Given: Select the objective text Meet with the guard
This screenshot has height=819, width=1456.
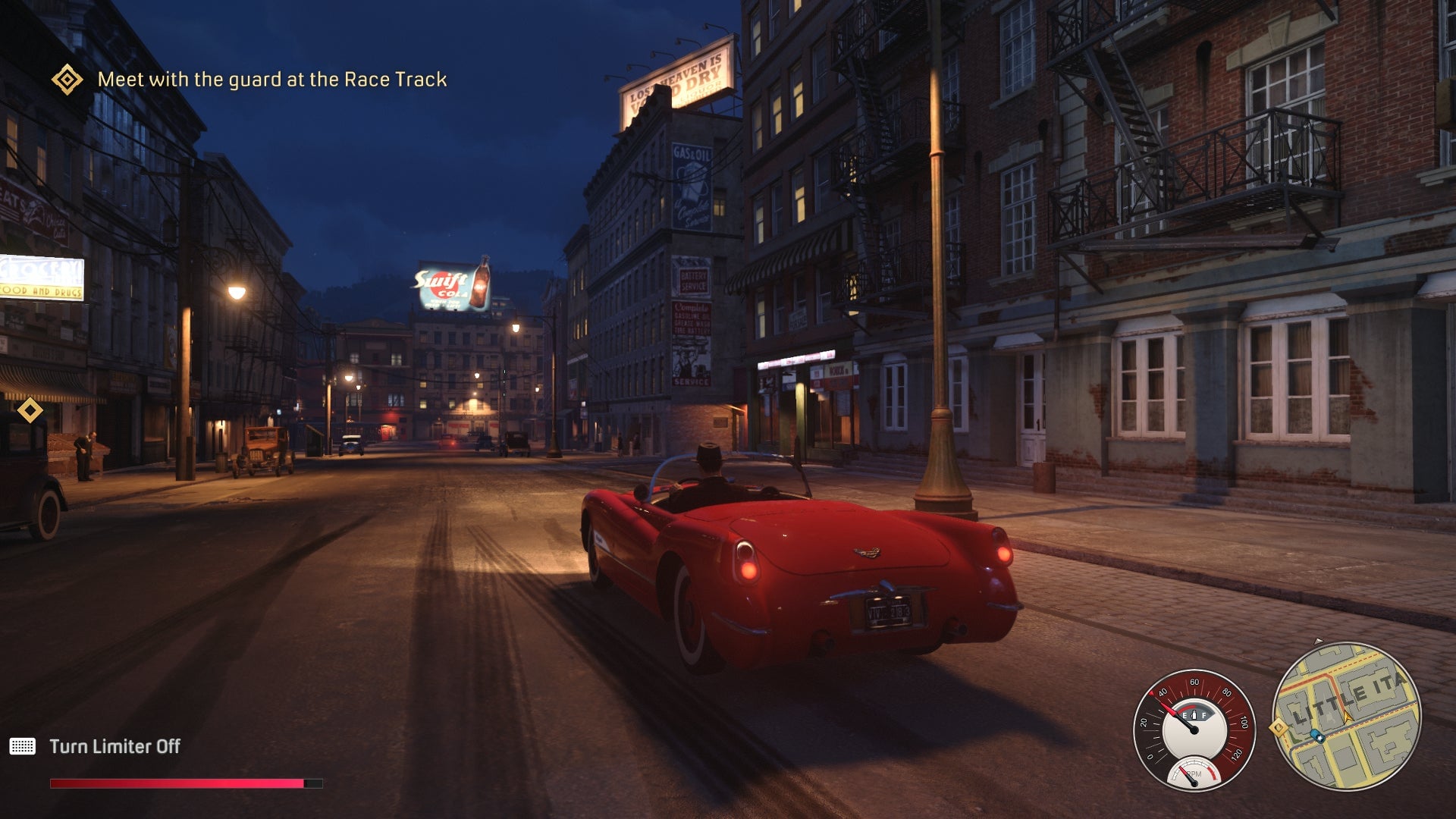Looking at the screenshot, I should coord(273,77).
